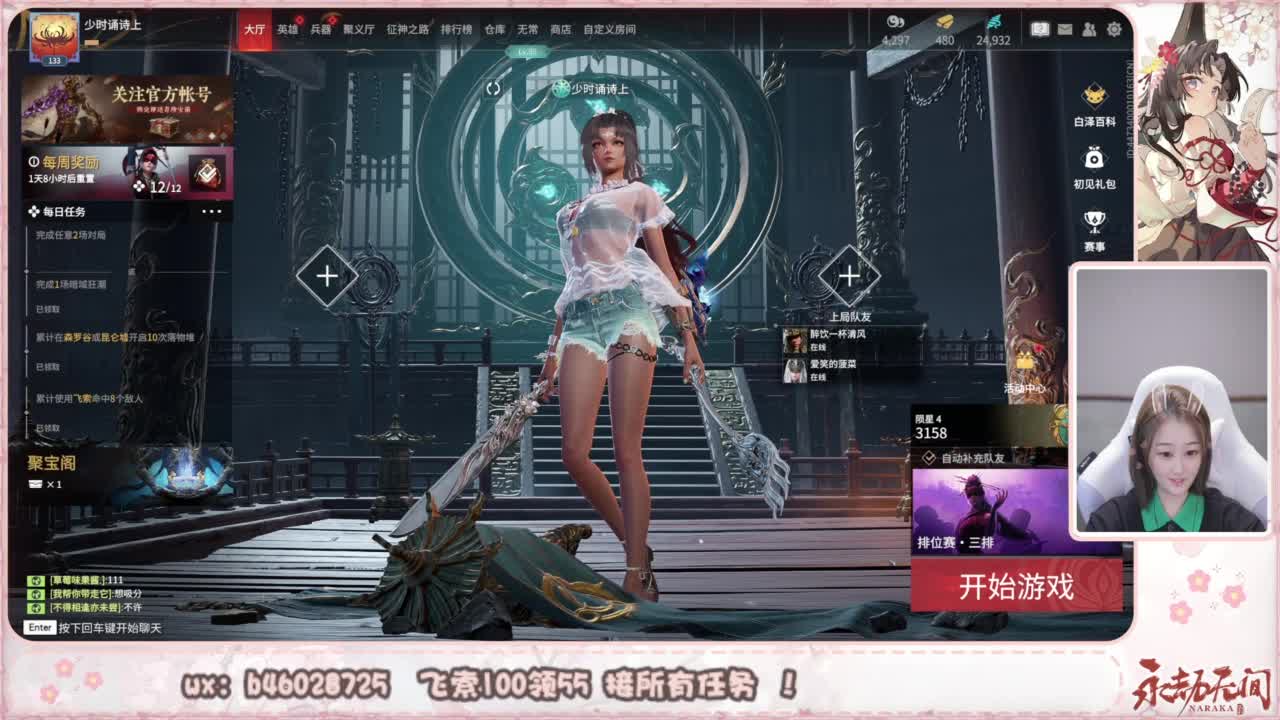Open the friends list icon
1280x720 pixels.
pyautogui.click(x=1089, y=28)
